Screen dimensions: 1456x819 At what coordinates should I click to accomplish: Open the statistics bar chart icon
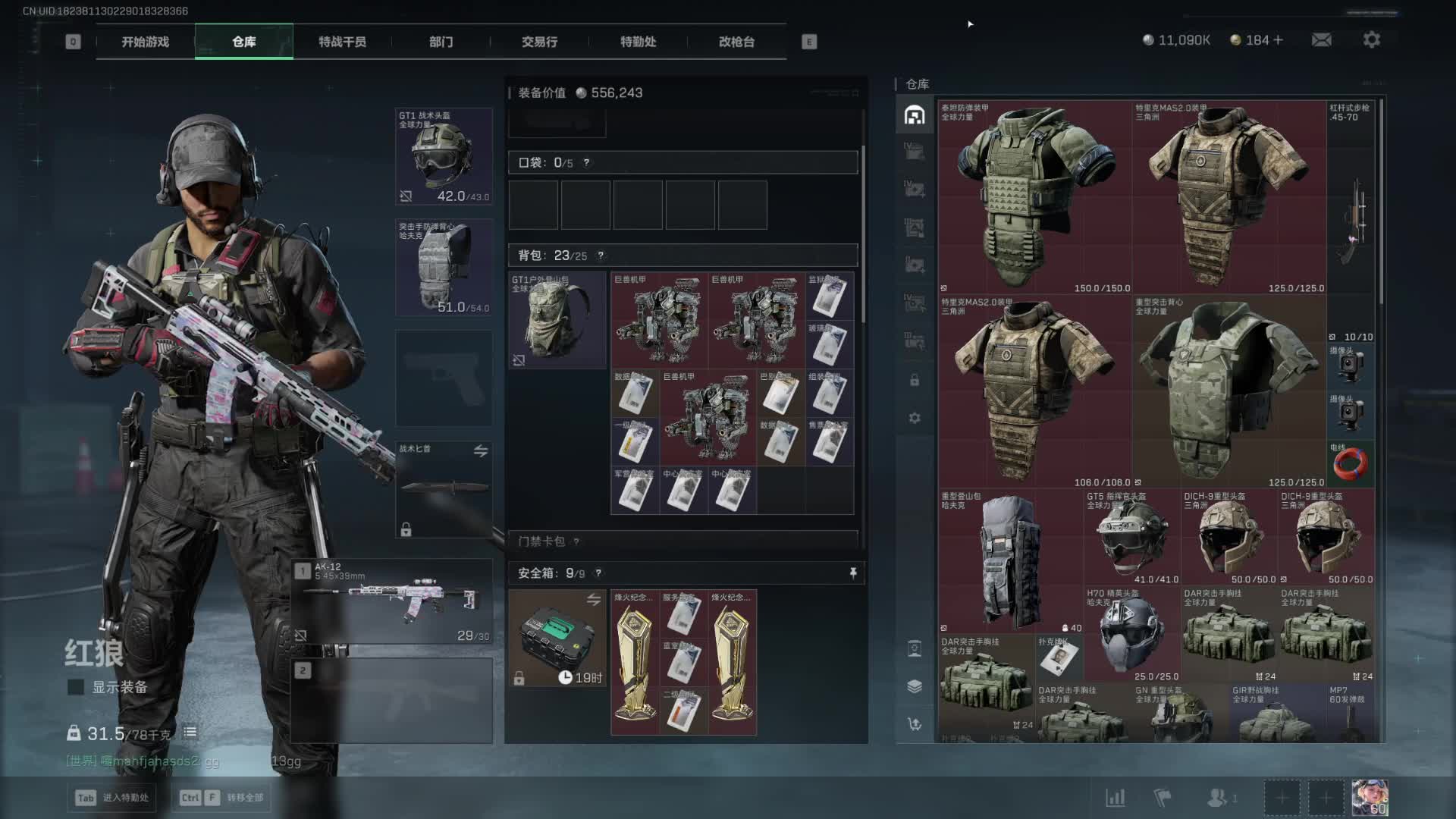(1115, 798)
